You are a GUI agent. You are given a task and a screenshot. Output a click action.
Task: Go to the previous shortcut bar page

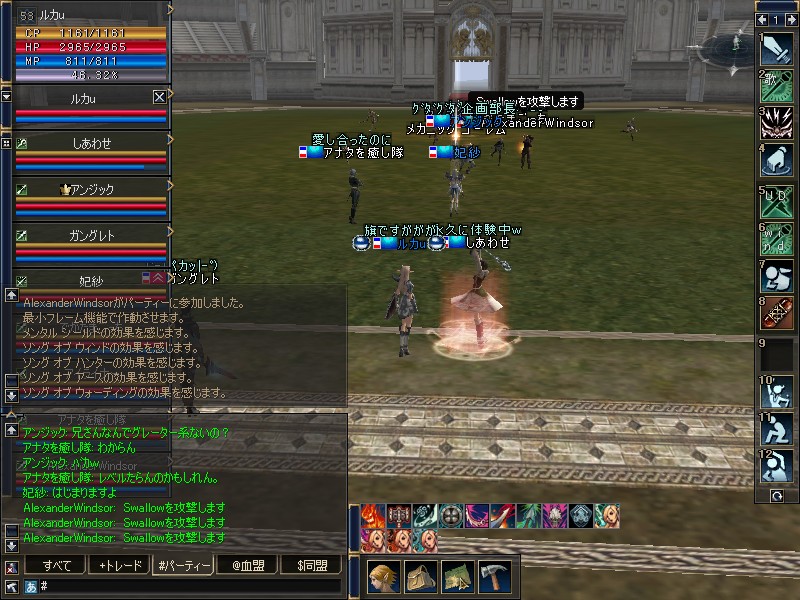763,19
